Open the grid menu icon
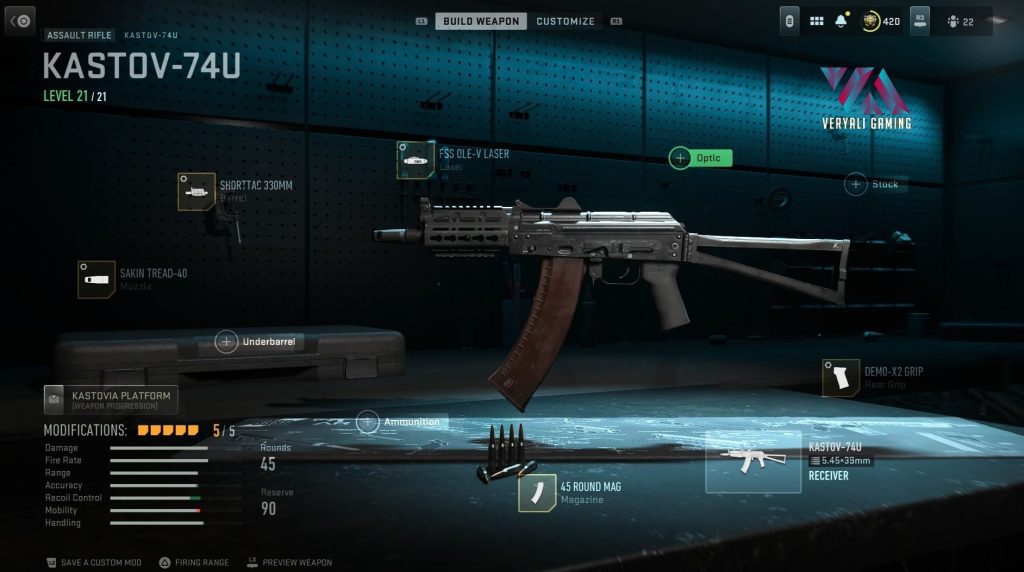The height and width of the screenshot is (572, 1024). [816, 21]
